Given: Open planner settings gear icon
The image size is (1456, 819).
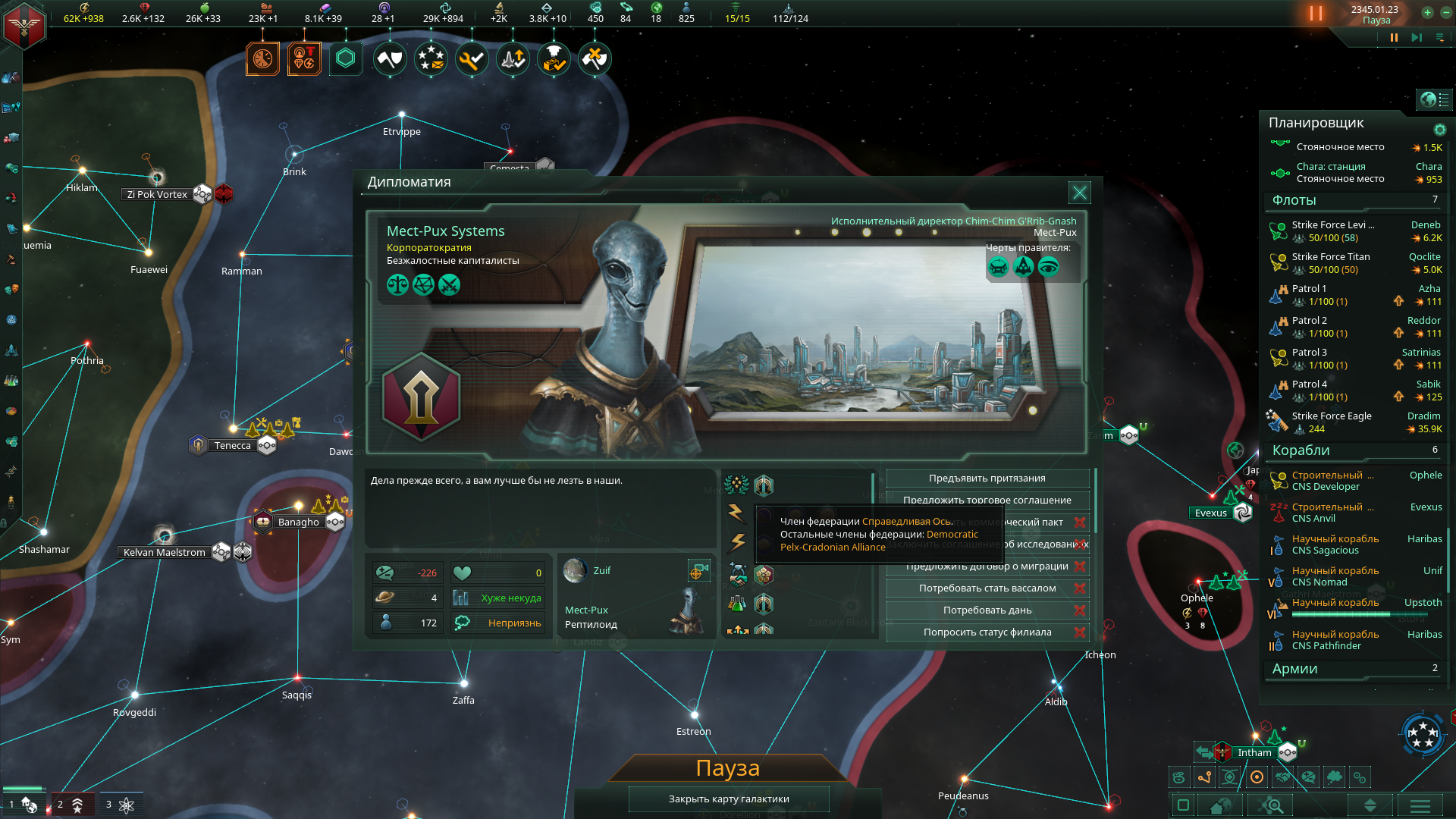Looking at the screenshot, I should pyautogui.click(x=1439, y=130).
